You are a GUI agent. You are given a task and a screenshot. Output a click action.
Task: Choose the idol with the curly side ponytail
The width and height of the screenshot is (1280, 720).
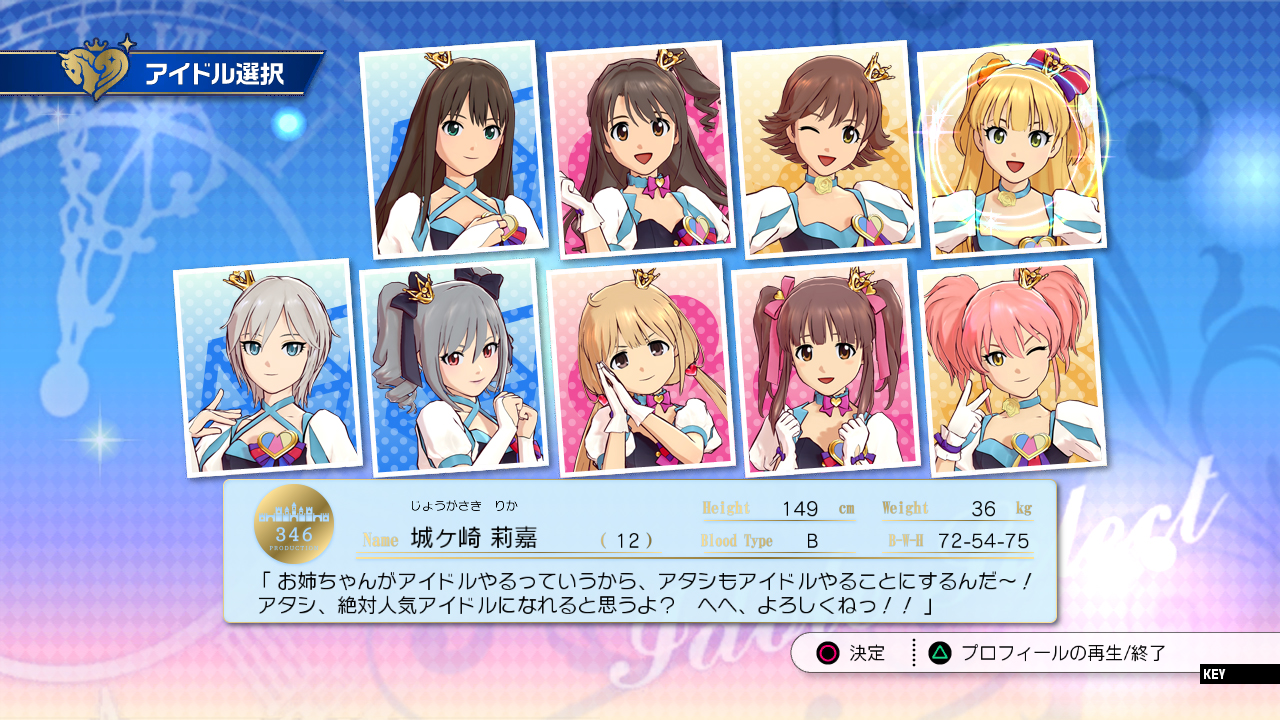click(640, 150)
